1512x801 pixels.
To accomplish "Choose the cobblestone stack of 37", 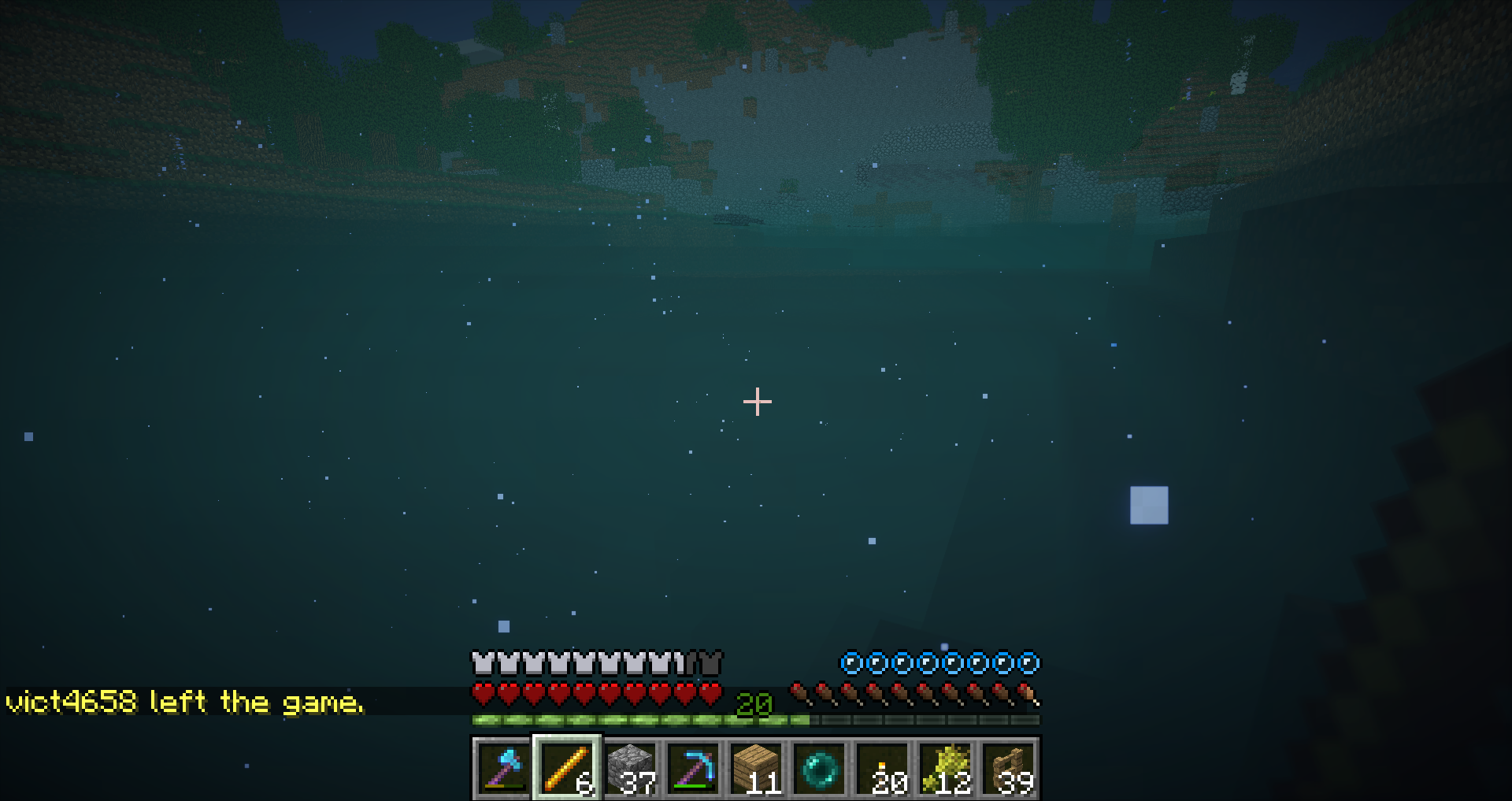I will (630, 768).
